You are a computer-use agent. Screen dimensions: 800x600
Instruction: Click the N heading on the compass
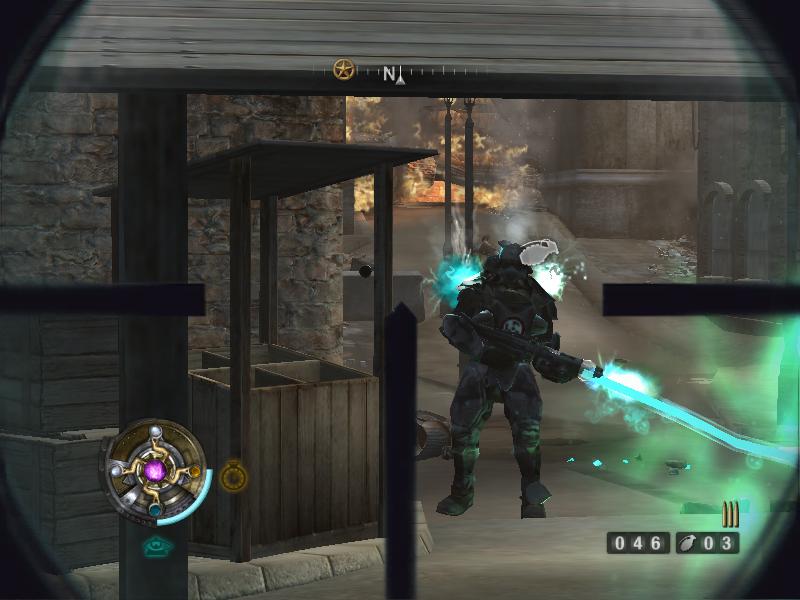point(390,73)
